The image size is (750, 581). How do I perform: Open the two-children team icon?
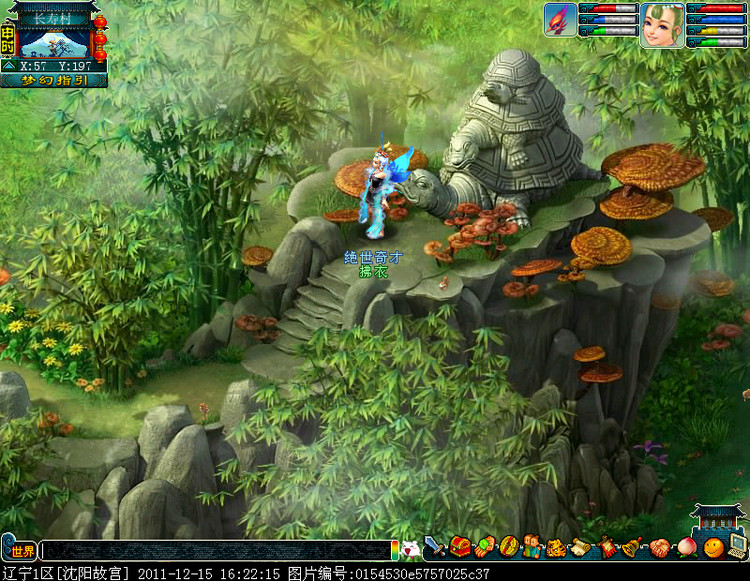tap(532, 547)
